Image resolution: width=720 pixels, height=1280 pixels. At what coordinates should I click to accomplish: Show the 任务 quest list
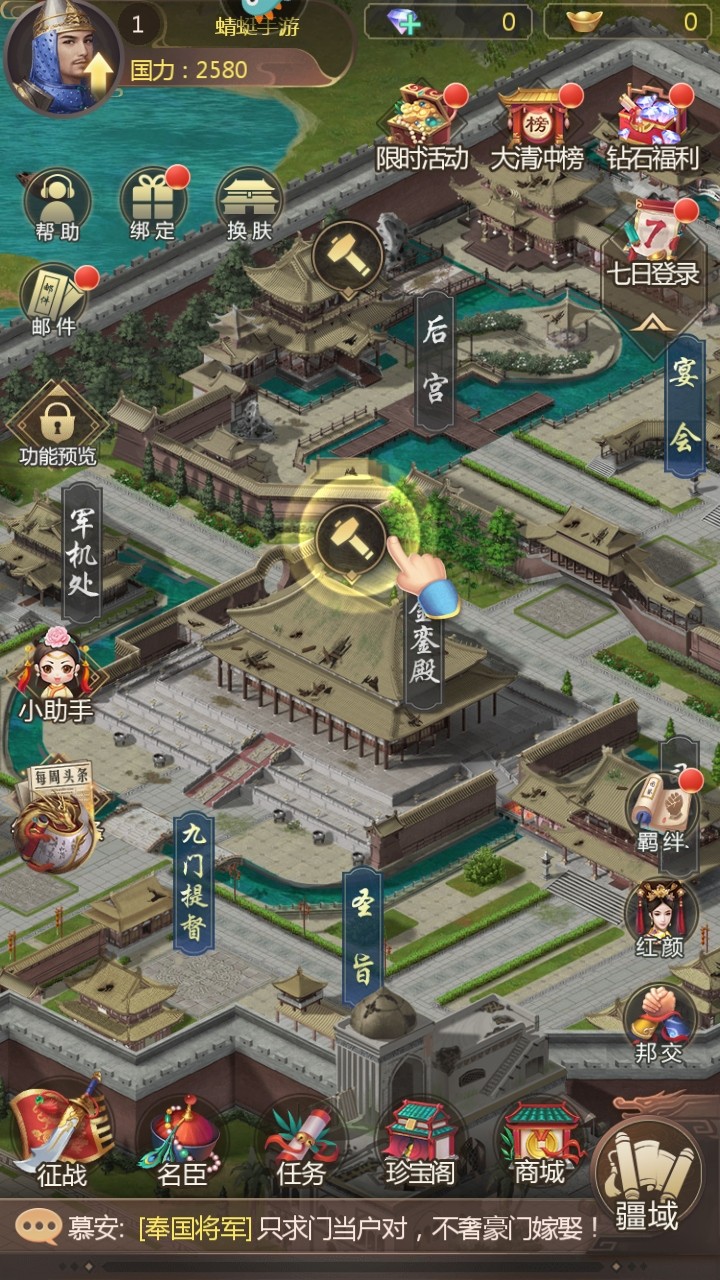(301, 1142)
